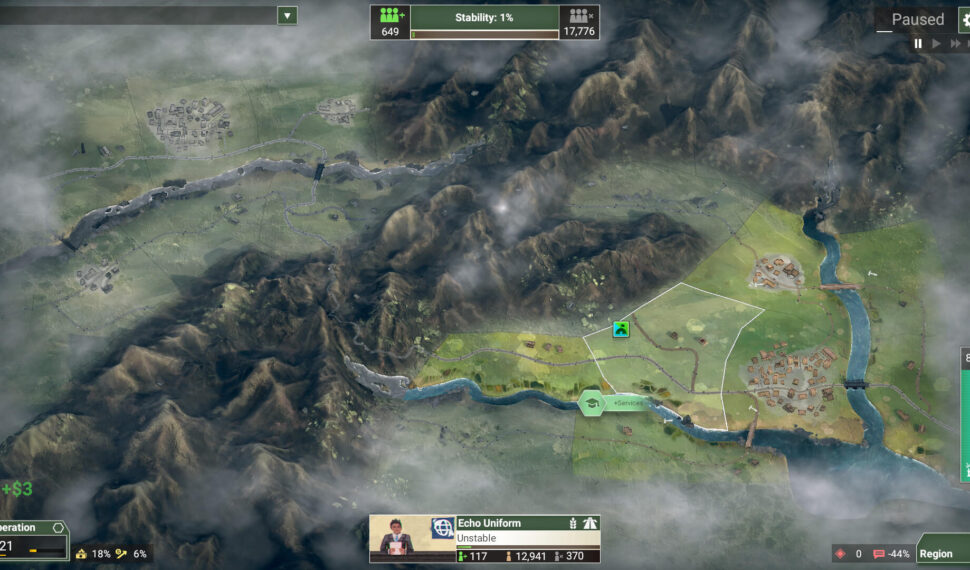
Task: Open the Stability status panel
Action: [484, 17]
